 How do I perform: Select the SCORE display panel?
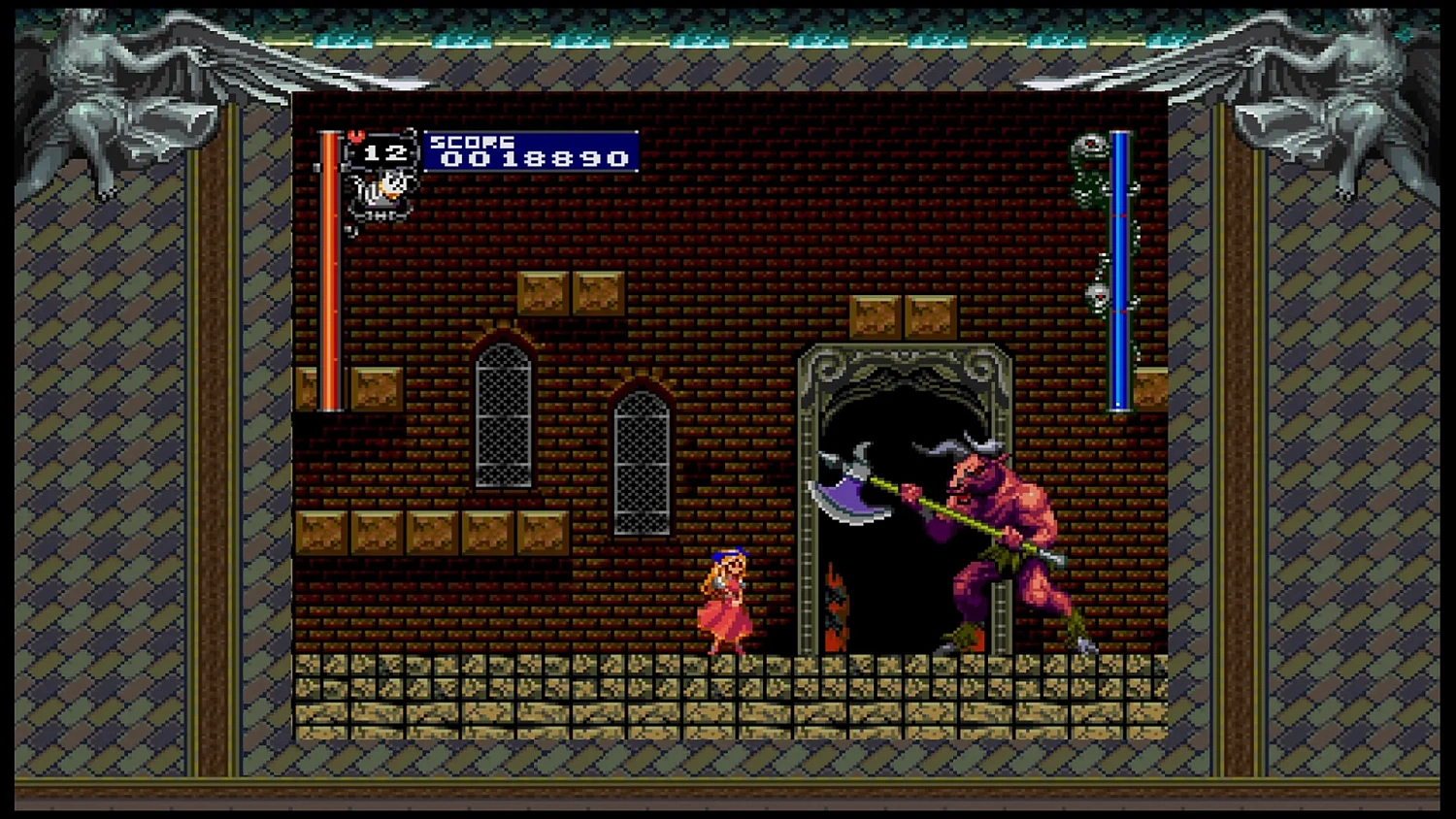point(529,150)
